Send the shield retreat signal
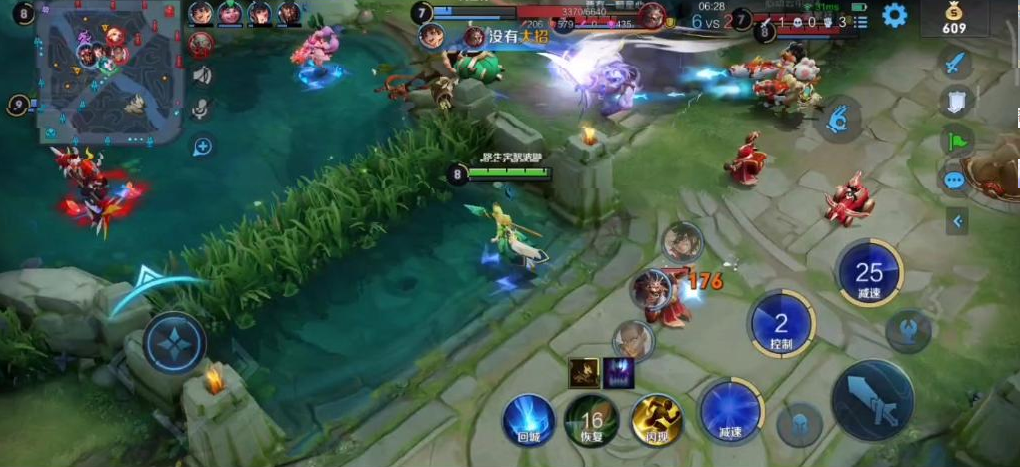1020x467 pixels. [955, 101]
